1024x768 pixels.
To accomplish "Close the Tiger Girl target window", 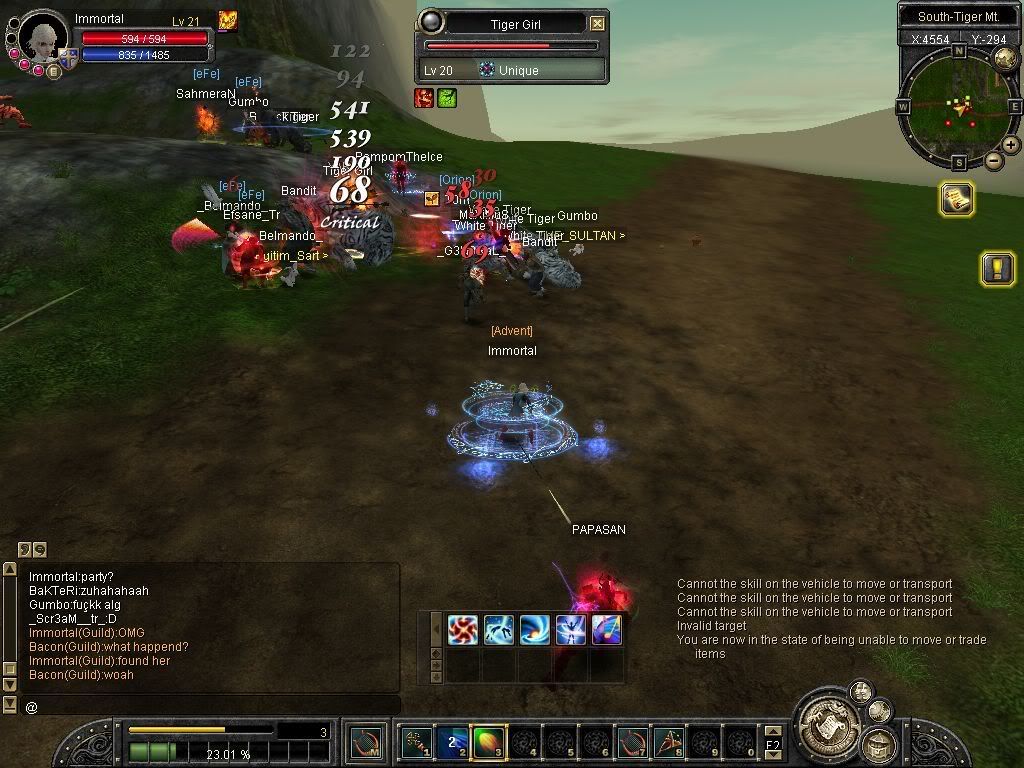I will pos(597,23).
